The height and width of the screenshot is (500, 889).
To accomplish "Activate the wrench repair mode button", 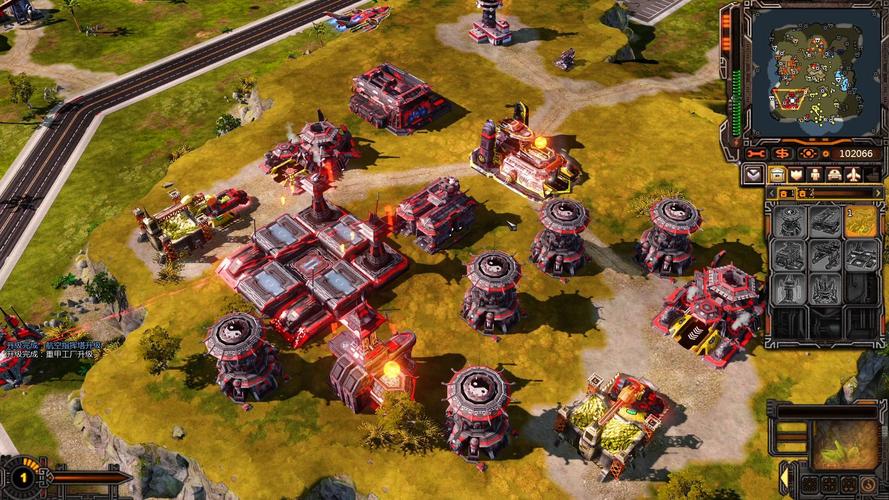I will [x=757, y=153].
